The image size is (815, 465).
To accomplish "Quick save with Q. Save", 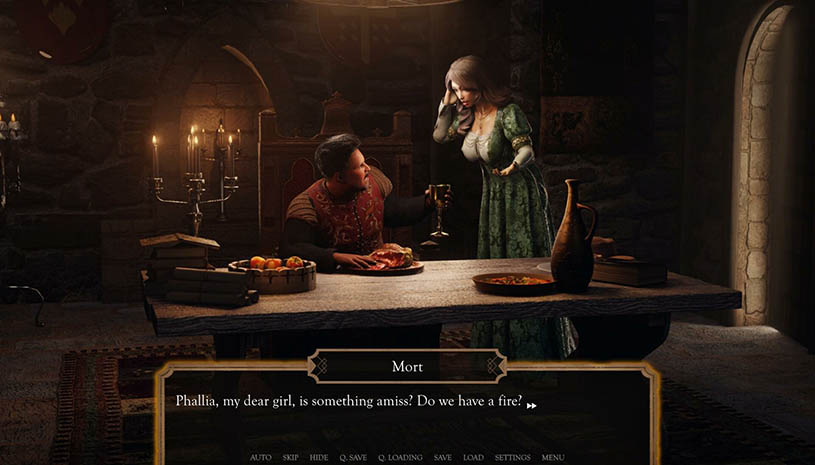I will [x=353, y=457].
